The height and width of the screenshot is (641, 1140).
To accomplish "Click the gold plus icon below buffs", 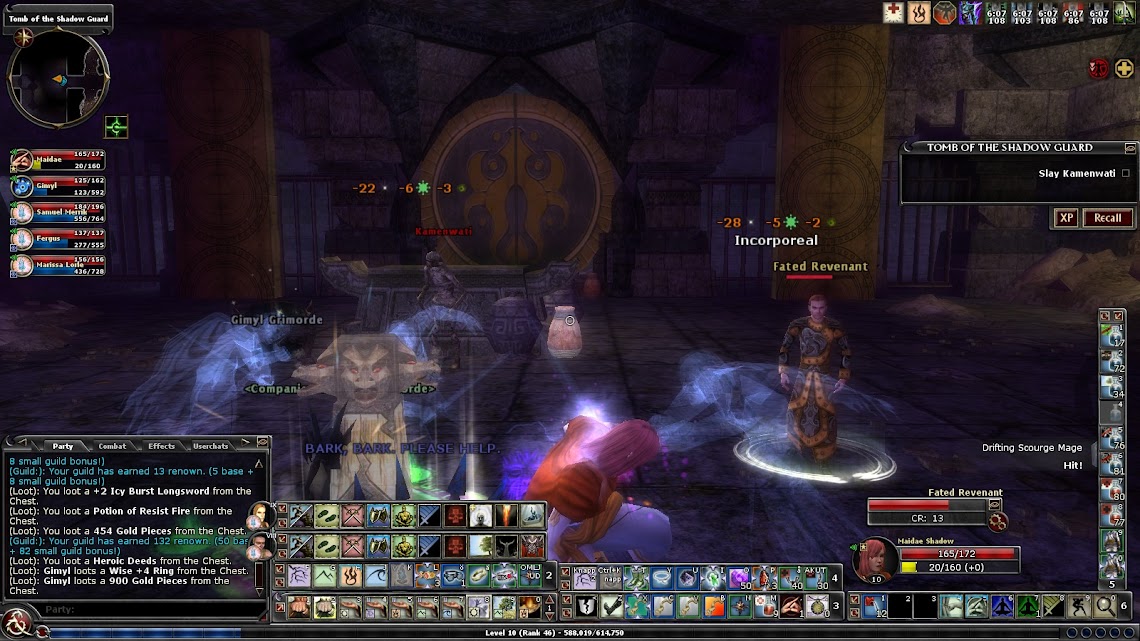I will (1124, 69).
